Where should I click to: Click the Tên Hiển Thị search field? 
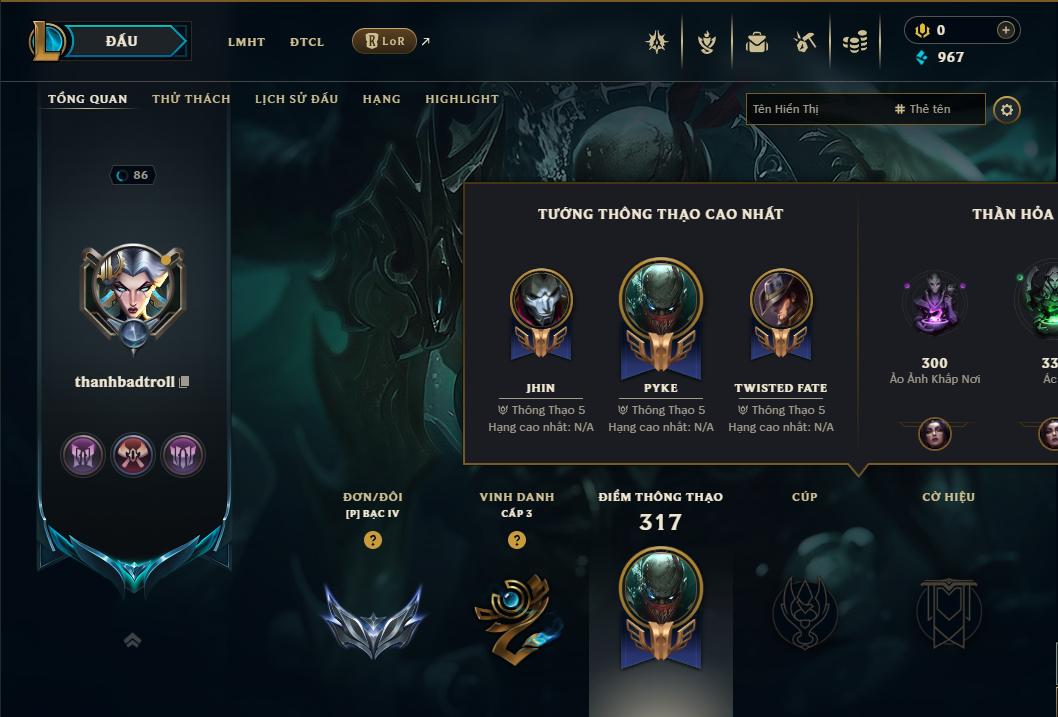tap(815, 109)
